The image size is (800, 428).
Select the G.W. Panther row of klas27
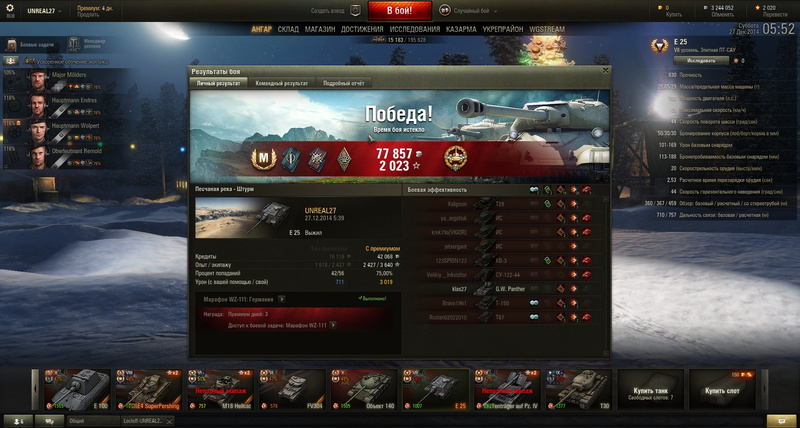pyautogui.click(x=500, y=288)
